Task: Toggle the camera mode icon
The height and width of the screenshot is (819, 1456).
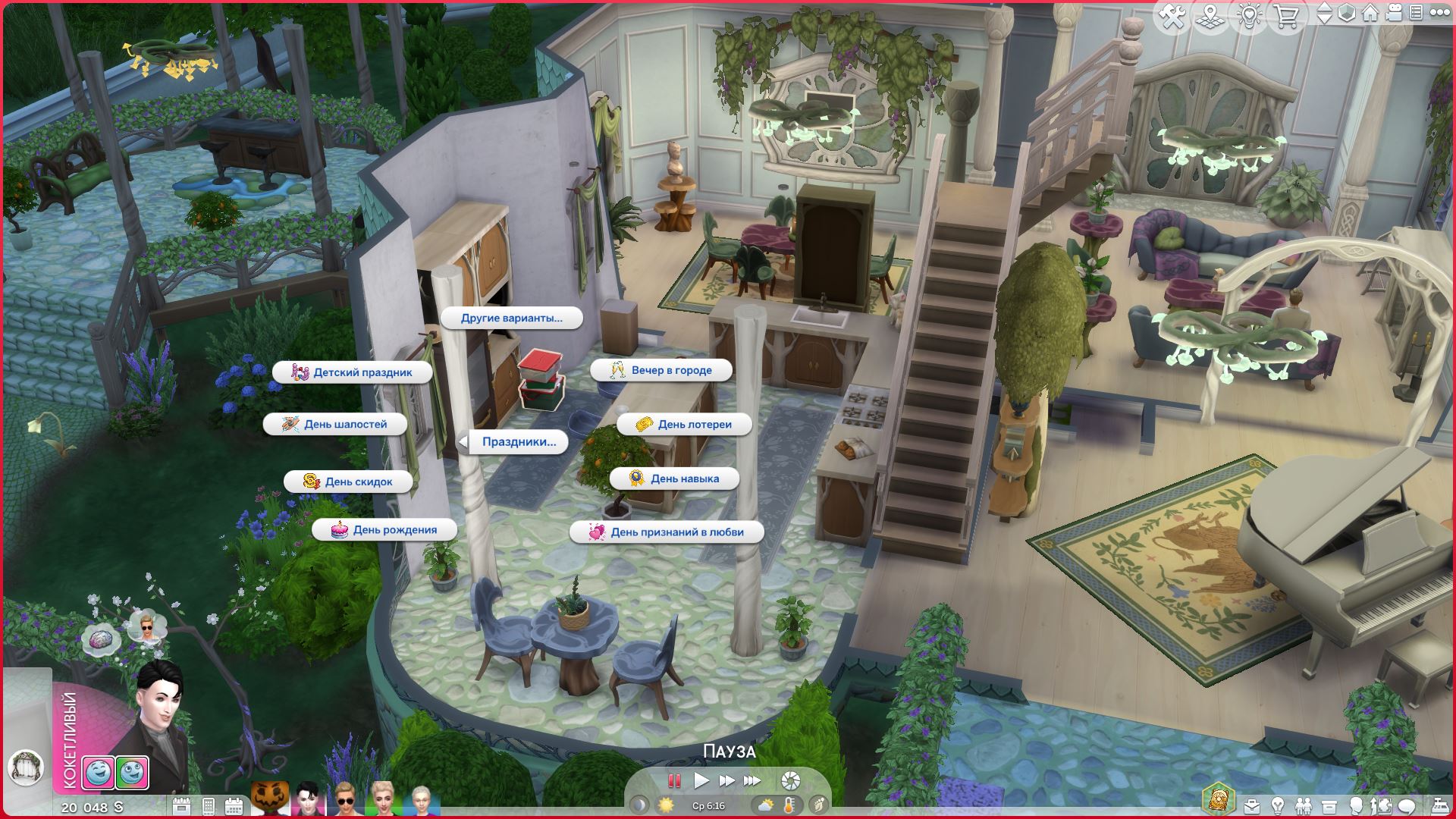Action: pos(1393,13)
